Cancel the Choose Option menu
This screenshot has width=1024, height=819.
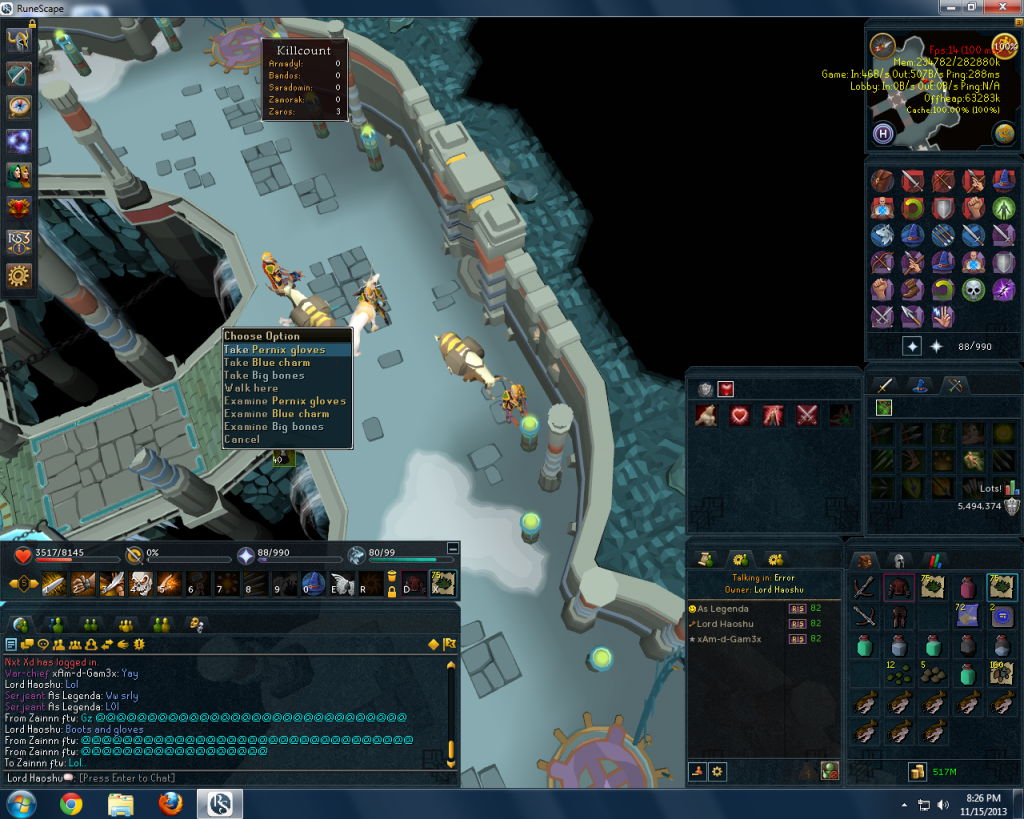[242, 439]
